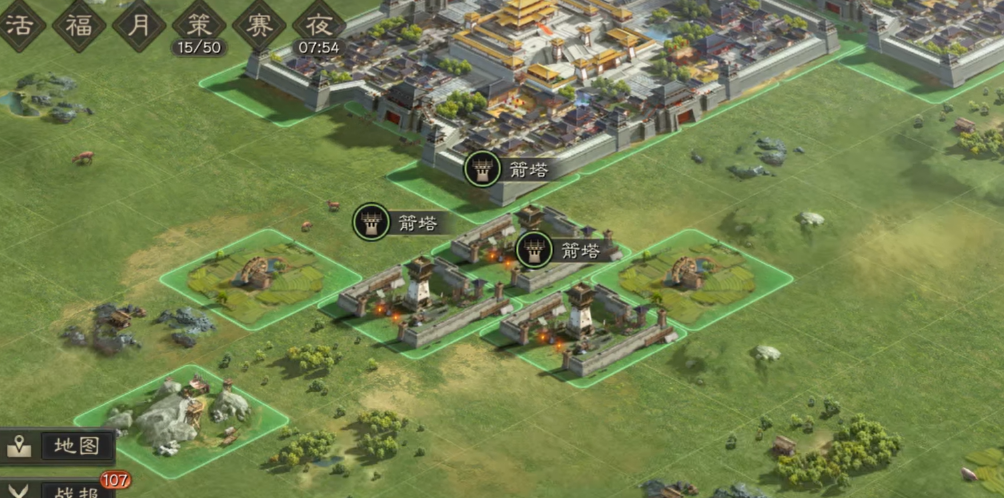Open the 地图 map button
This screenshot has width=1004, height=498.
60,446
